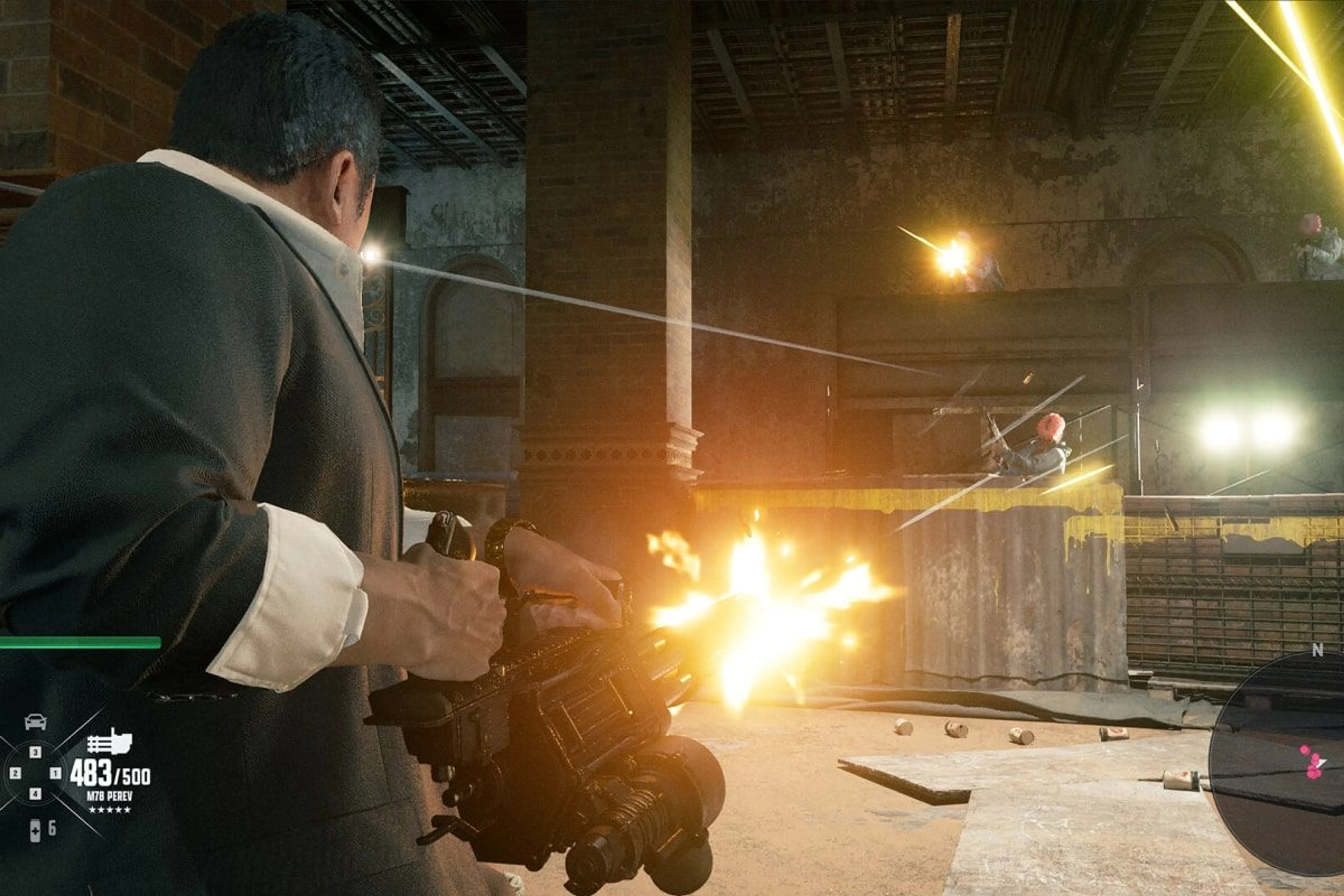
Task: Click the M78 Perev minigun weapon icon
Action: point(109,742)
